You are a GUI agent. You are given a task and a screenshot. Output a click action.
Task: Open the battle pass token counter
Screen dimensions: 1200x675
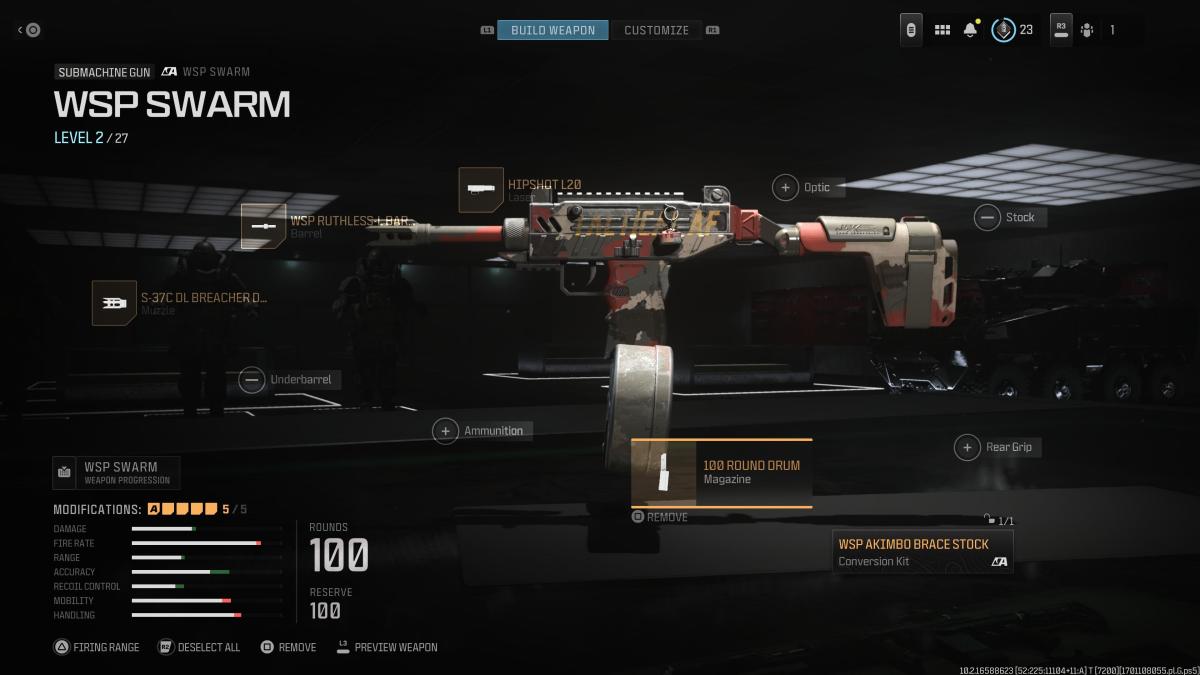click(x=1012, y=30)
